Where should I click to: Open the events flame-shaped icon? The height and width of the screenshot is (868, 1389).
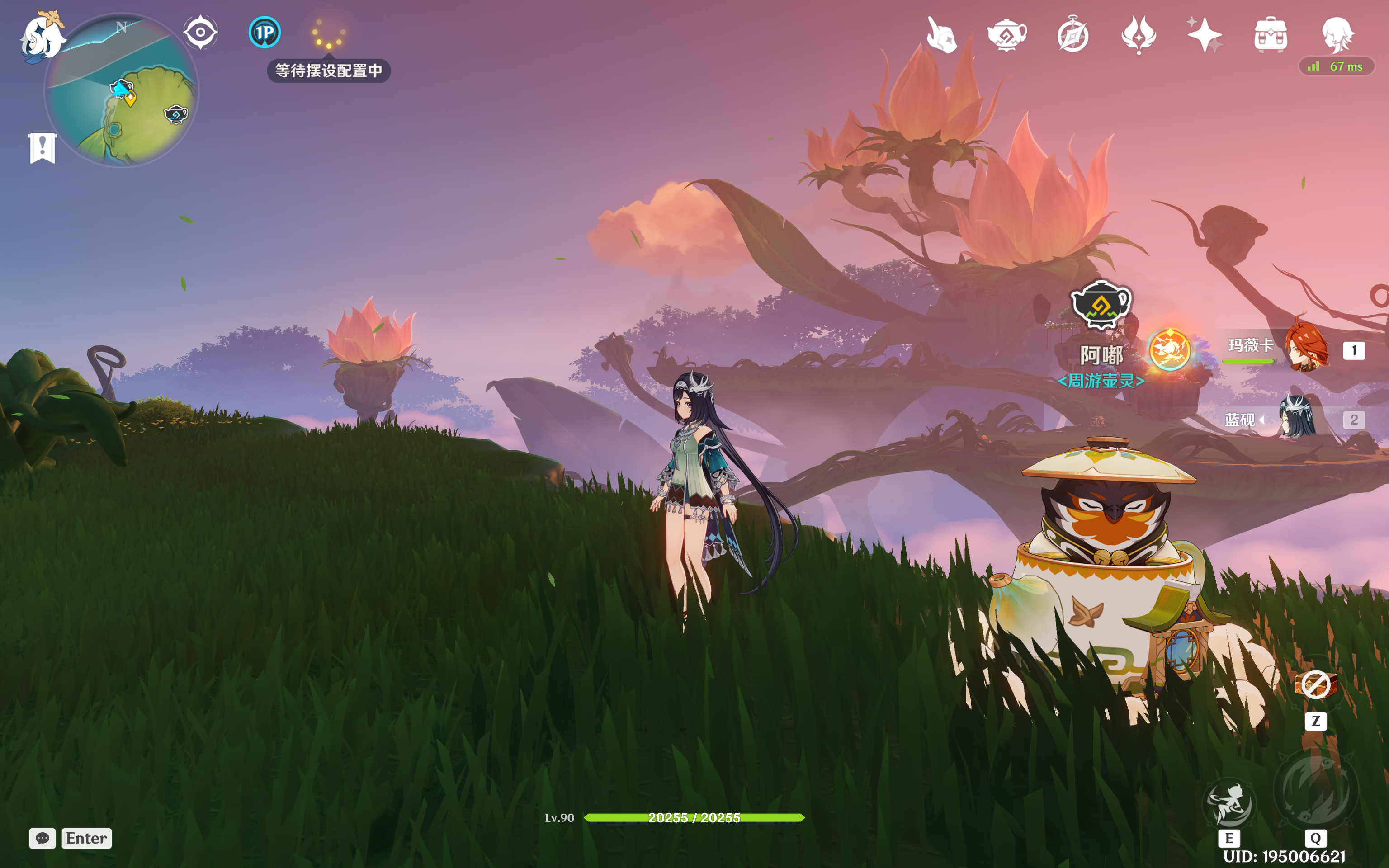(1139, 34)
